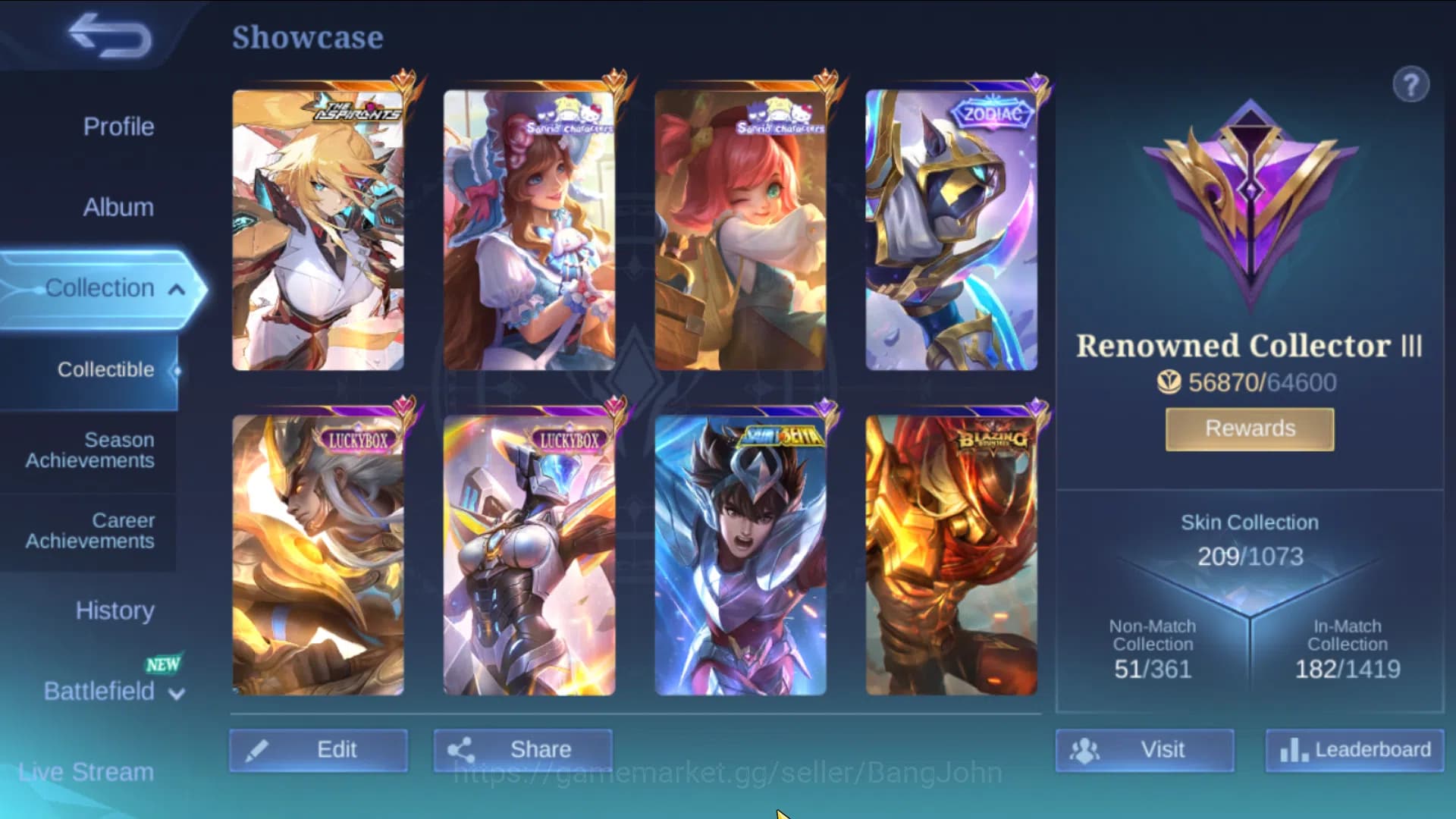
Task: Click the share icon on the Share button
Action: tap(462, 749)
